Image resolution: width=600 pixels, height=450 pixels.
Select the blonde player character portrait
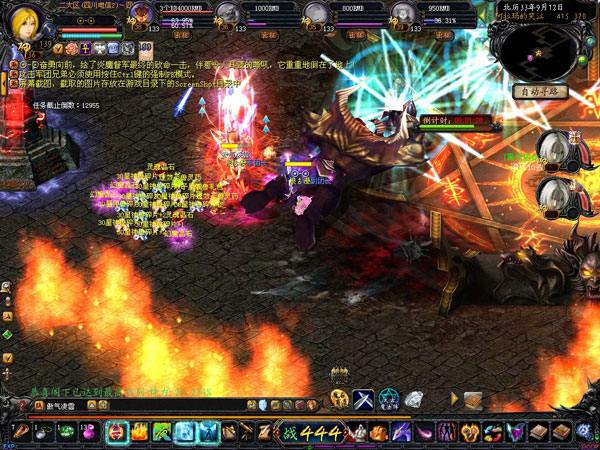pos(25,24)
